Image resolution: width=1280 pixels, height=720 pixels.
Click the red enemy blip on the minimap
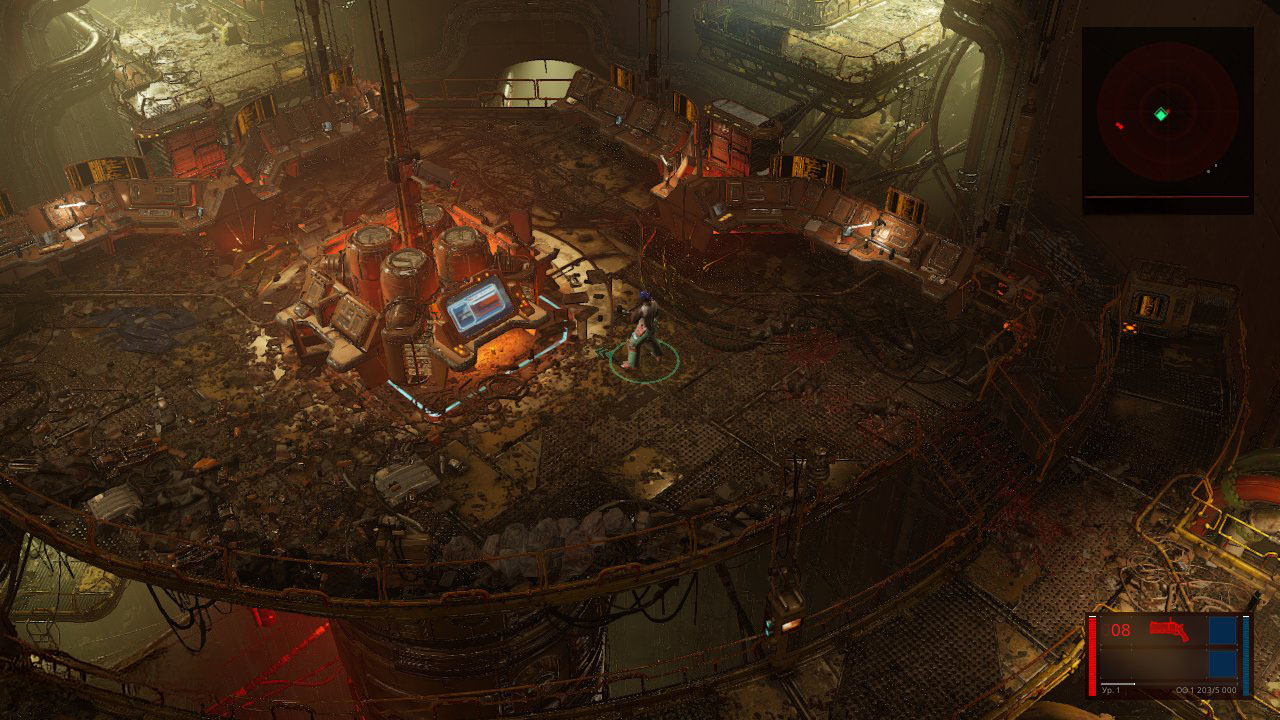click(x=1118, y=126)
